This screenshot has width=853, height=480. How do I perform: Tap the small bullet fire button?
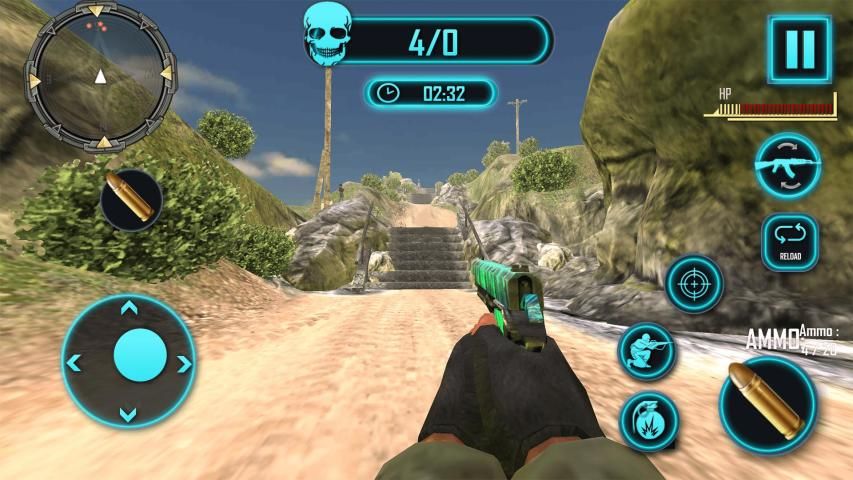tap(131, 200)
